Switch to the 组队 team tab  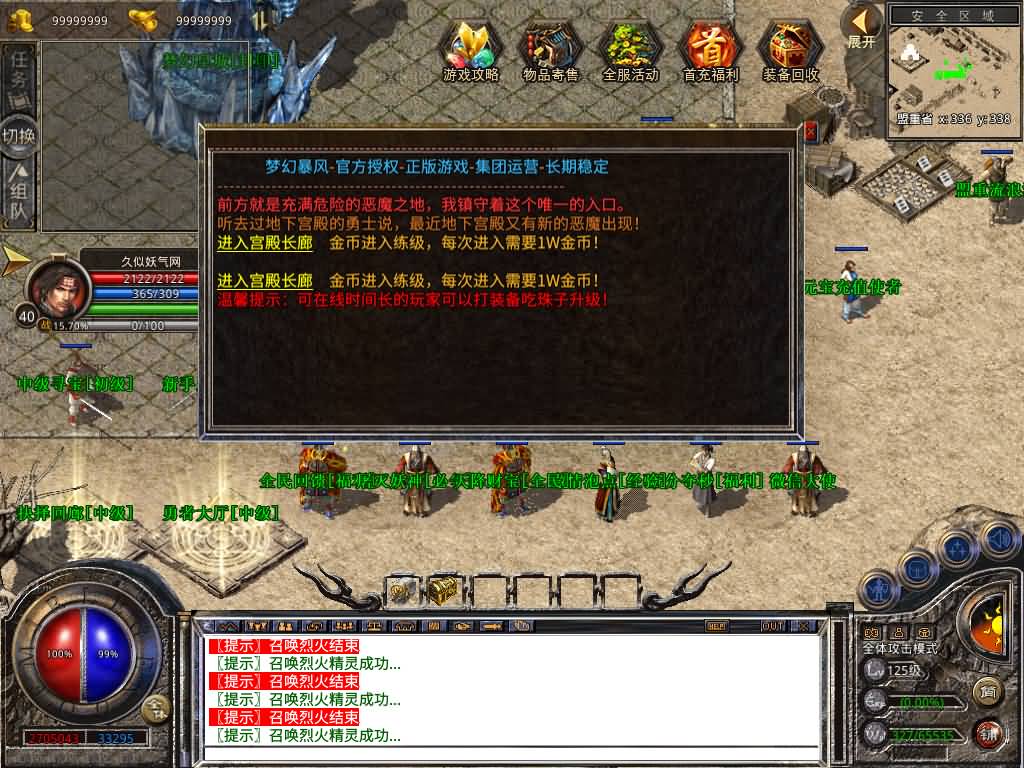tap(19, 195)
